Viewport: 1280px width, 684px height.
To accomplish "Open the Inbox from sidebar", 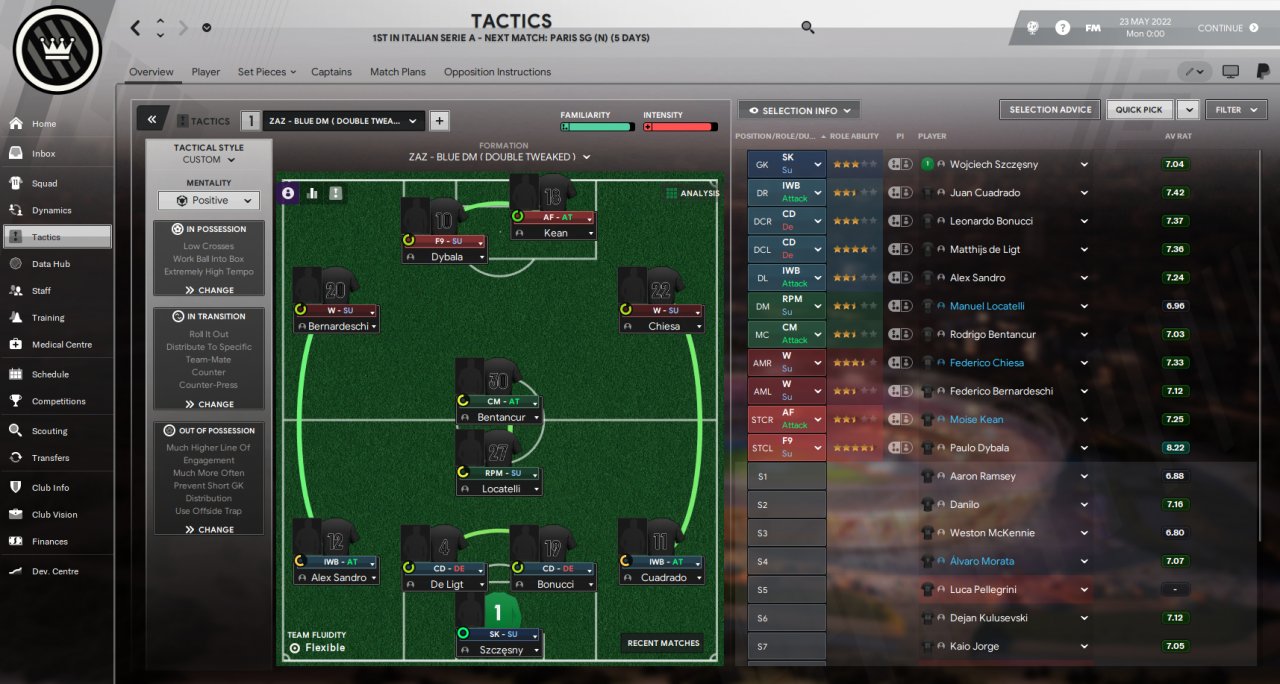I will click(x=43, y=154).
